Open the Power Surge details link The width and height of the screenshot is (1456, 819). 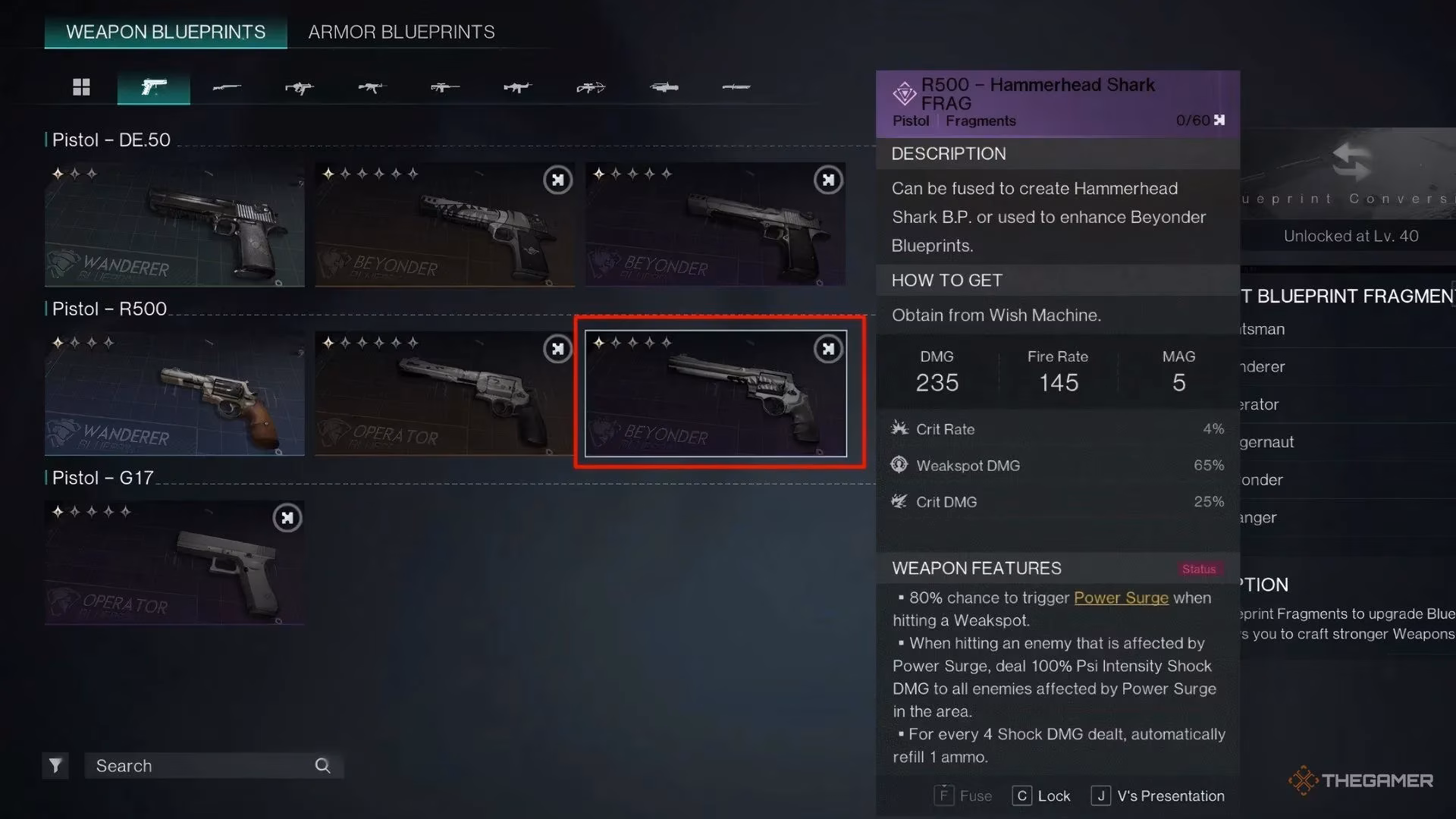pyautogui.click(x=1121, y=598)
